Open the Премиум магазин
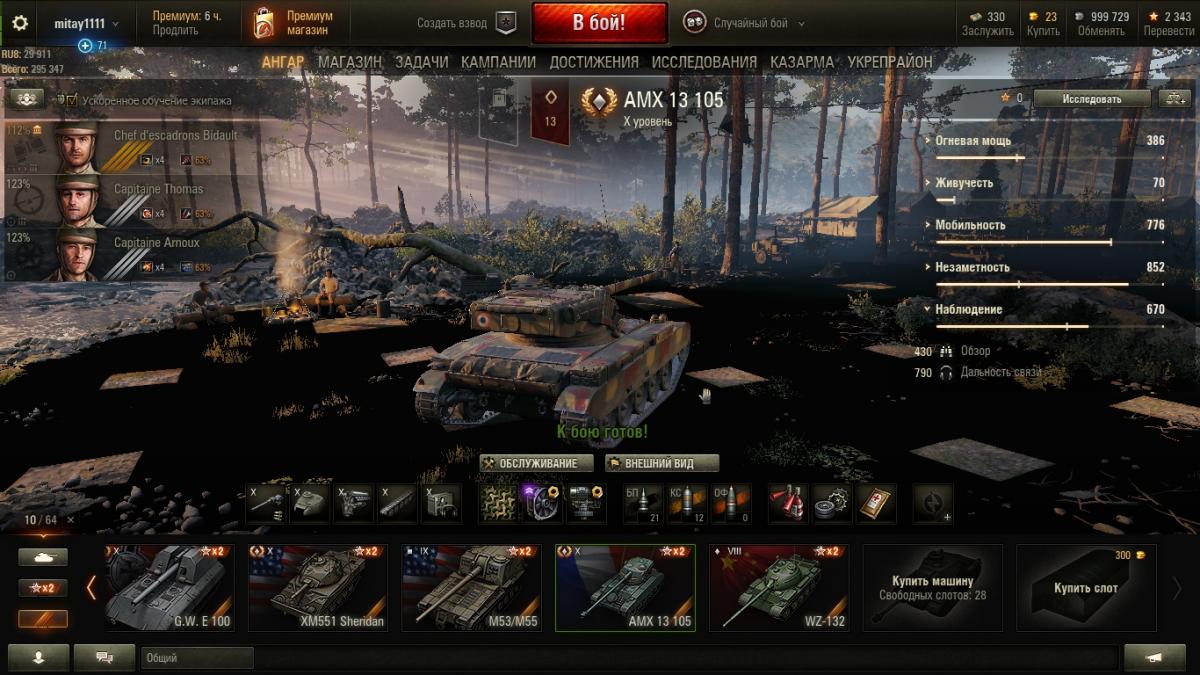 click(x=293, y=23)
